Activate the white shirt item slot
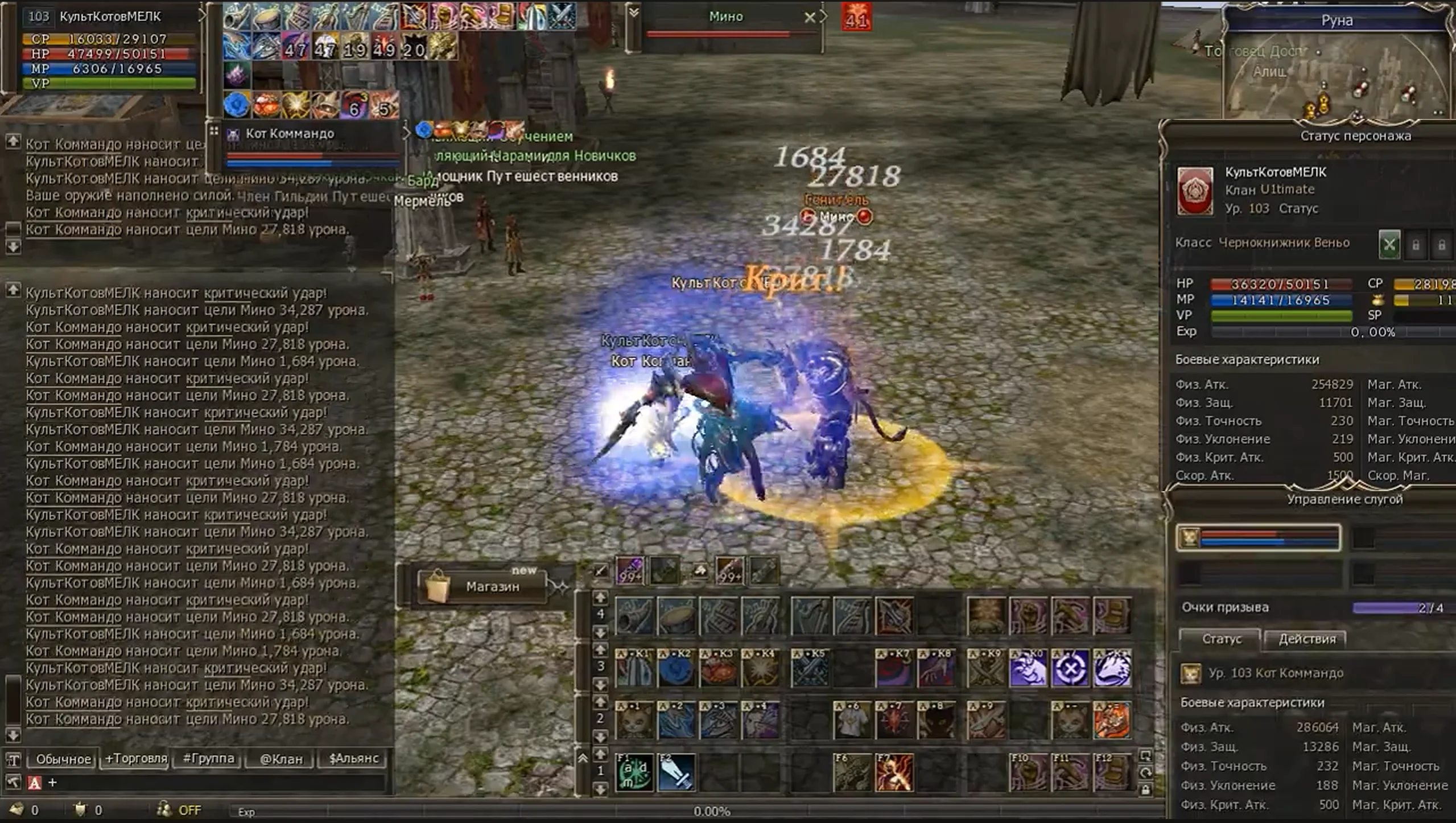Viewport: 1456px width, 823px height. [852, 720]
